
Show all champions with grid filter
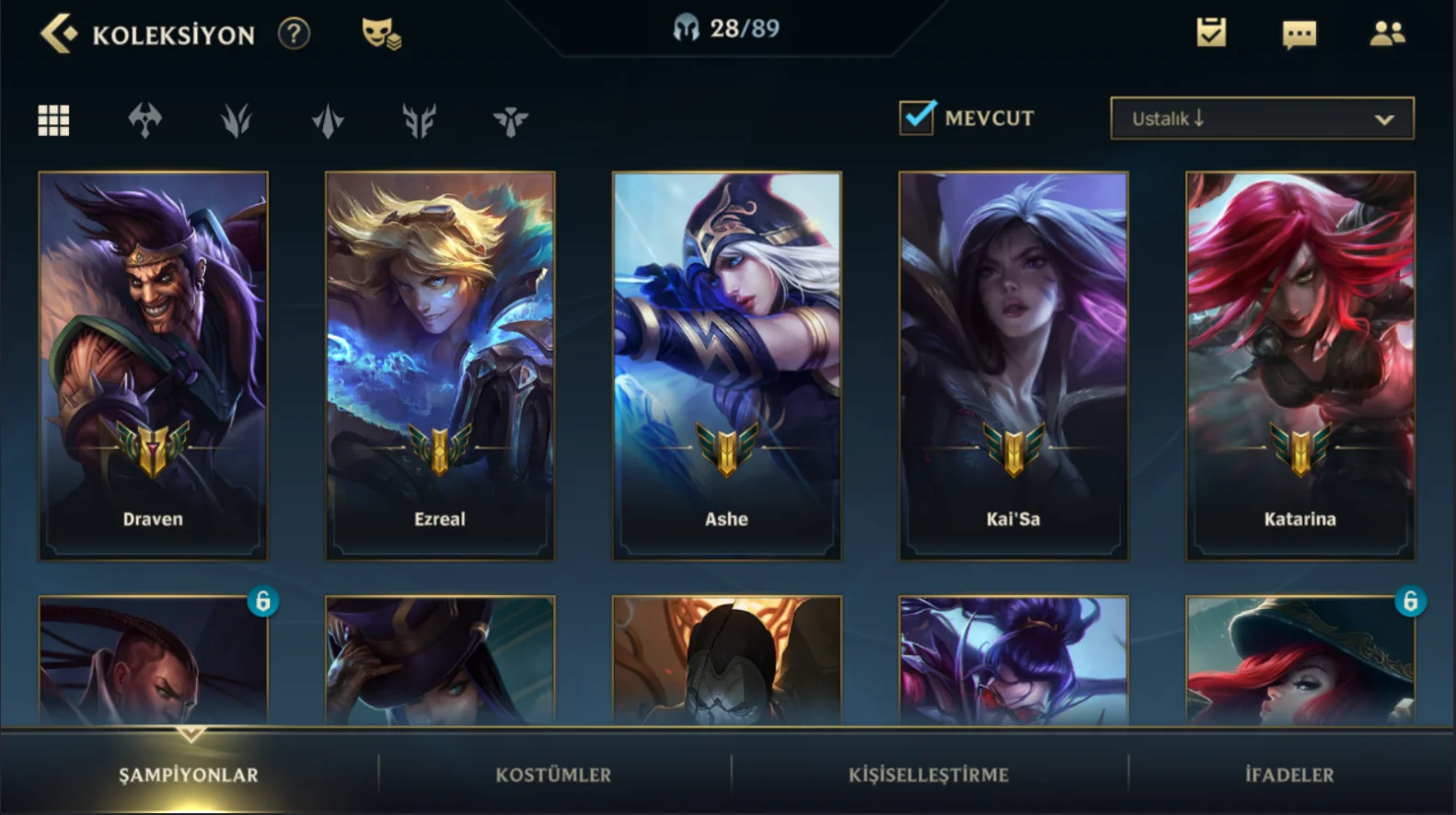click(x=53, y=120)
